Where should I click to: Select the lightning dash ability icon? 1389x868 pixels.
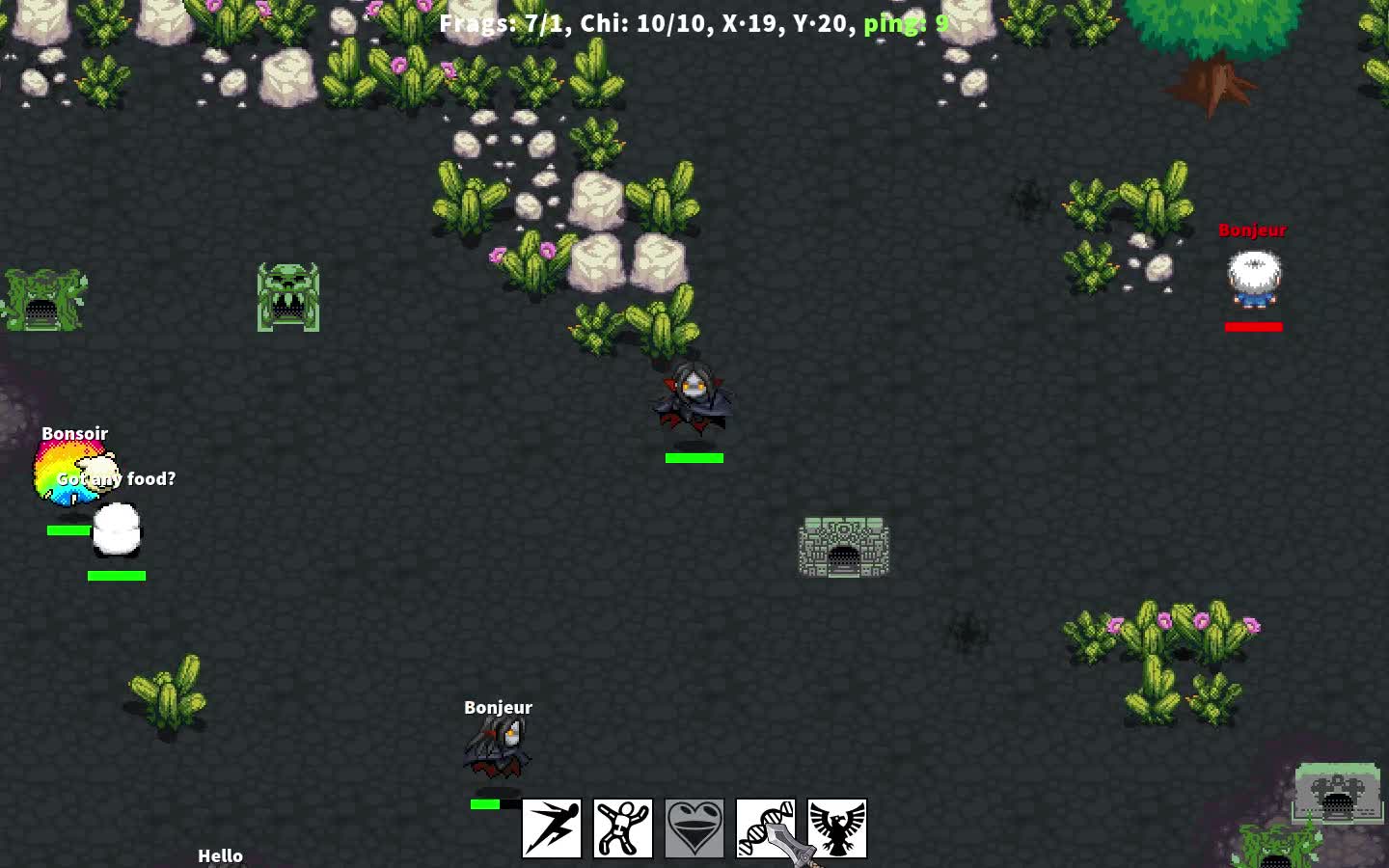pos(550,827)
